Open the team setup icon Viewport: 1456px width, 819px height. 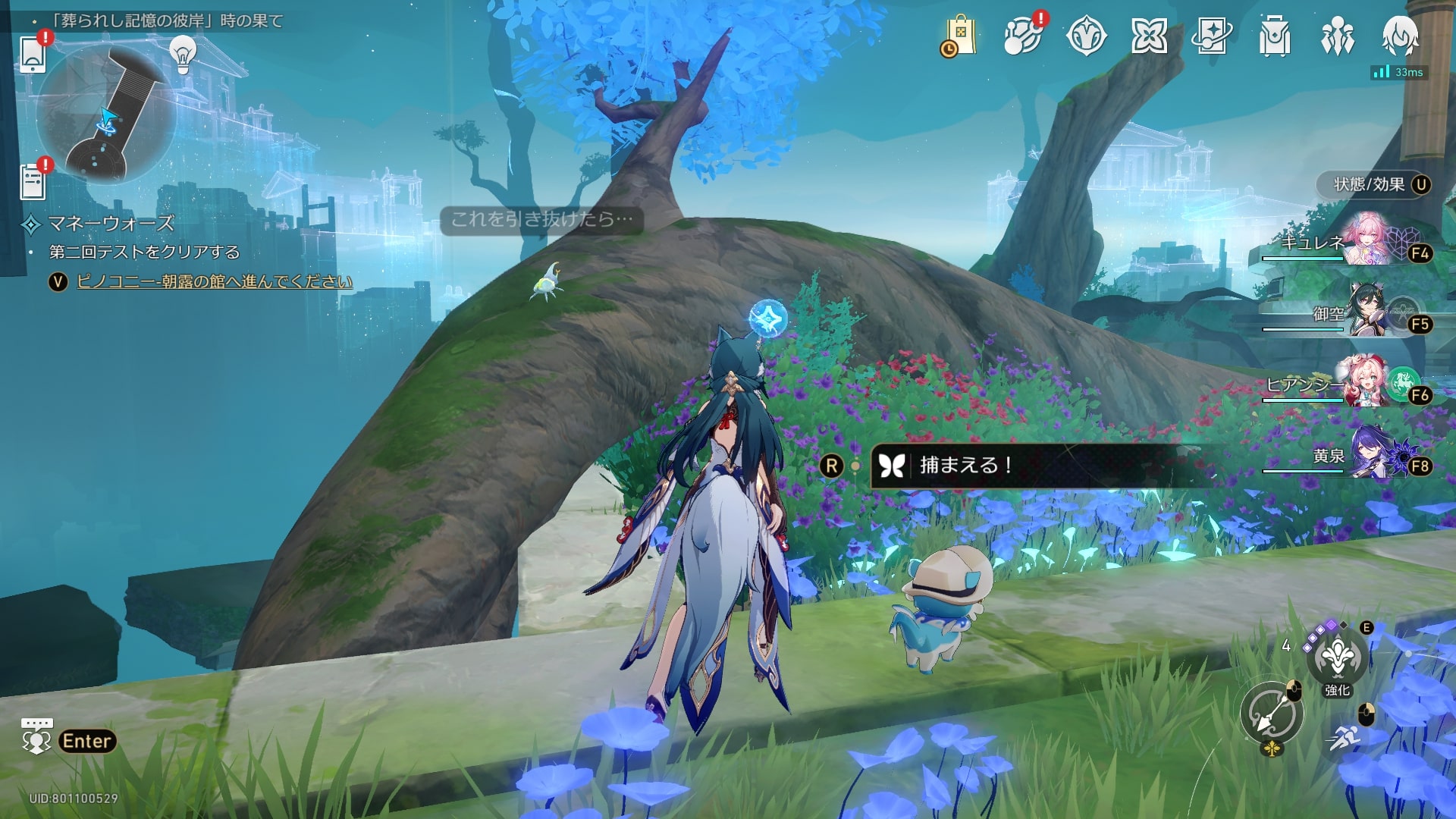tap(1338, 36)
